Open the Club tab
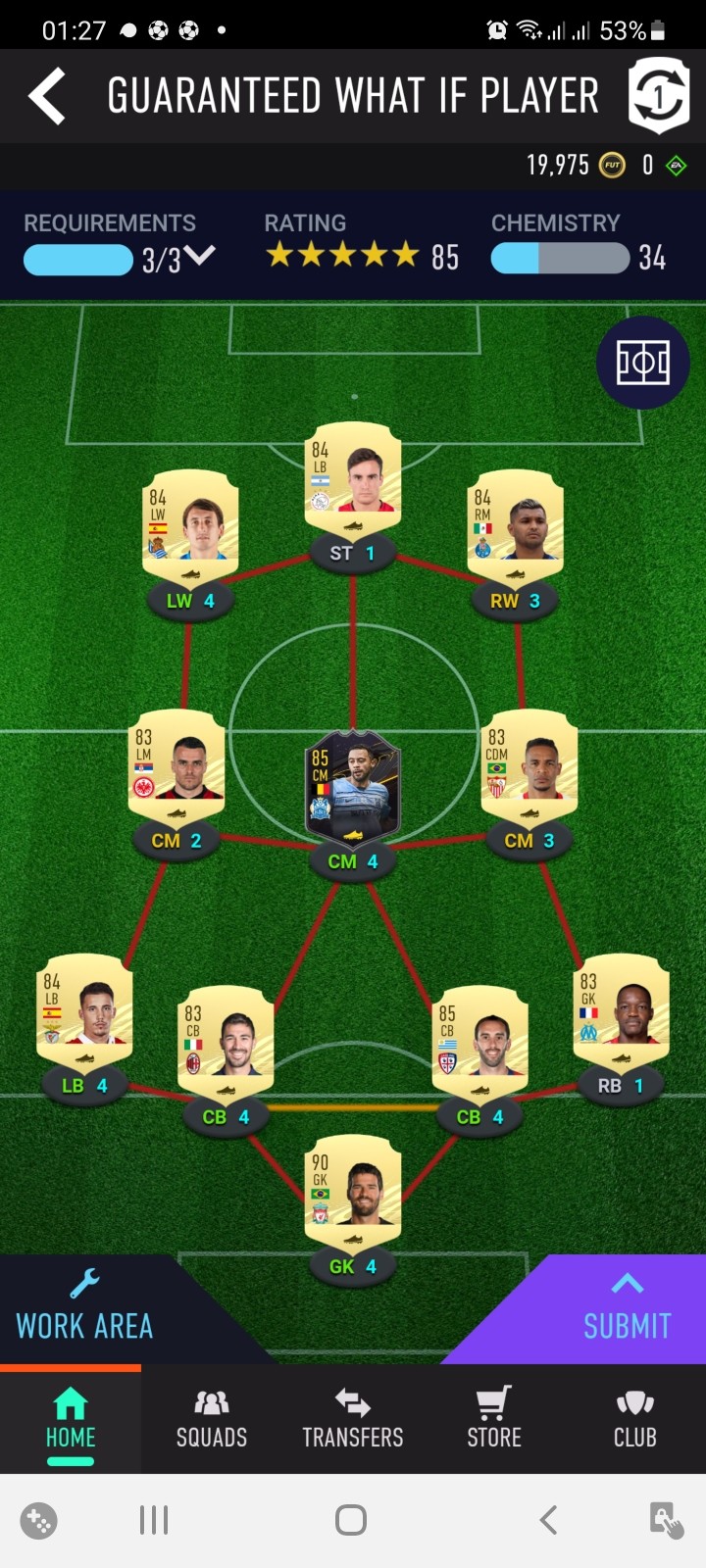 click(x=635, y=1419)
